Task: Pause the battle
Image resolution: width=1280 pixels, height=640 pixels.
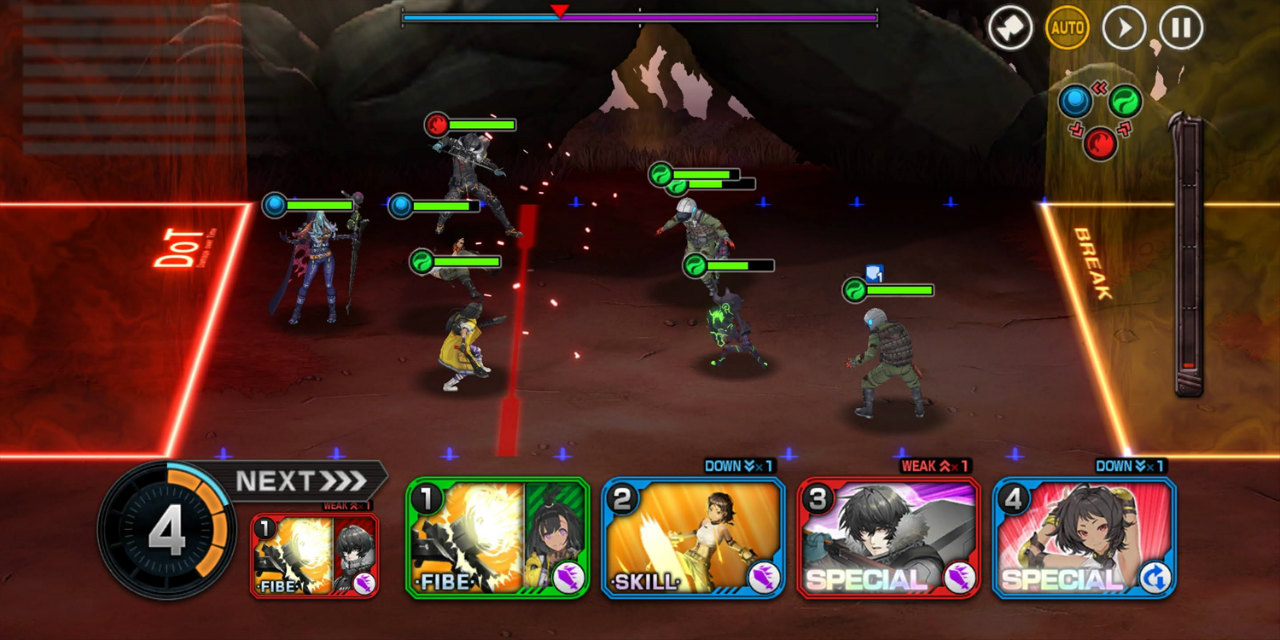Action: (1181, 28)
